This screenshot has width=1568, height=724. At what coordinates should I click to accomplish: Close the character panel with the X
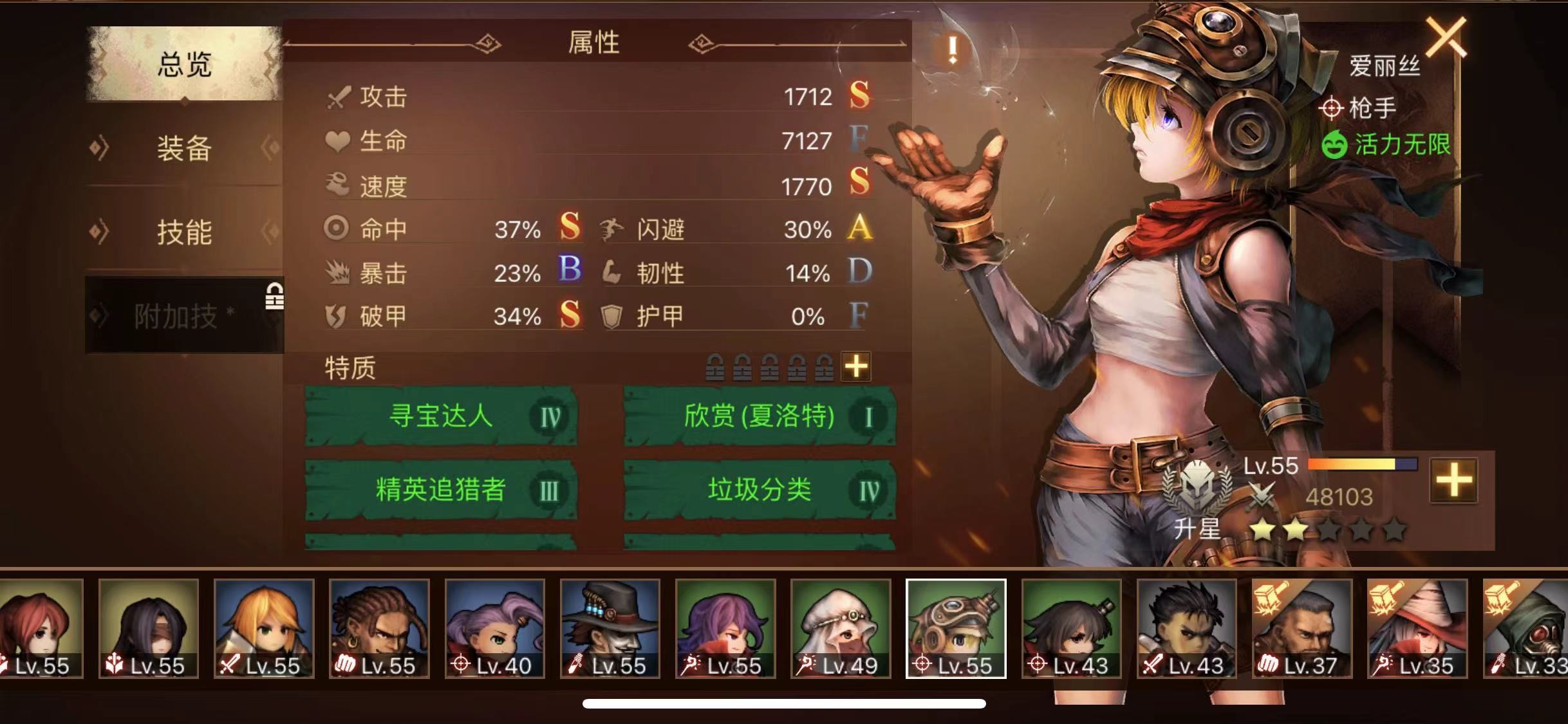(x=1446, y=37)
